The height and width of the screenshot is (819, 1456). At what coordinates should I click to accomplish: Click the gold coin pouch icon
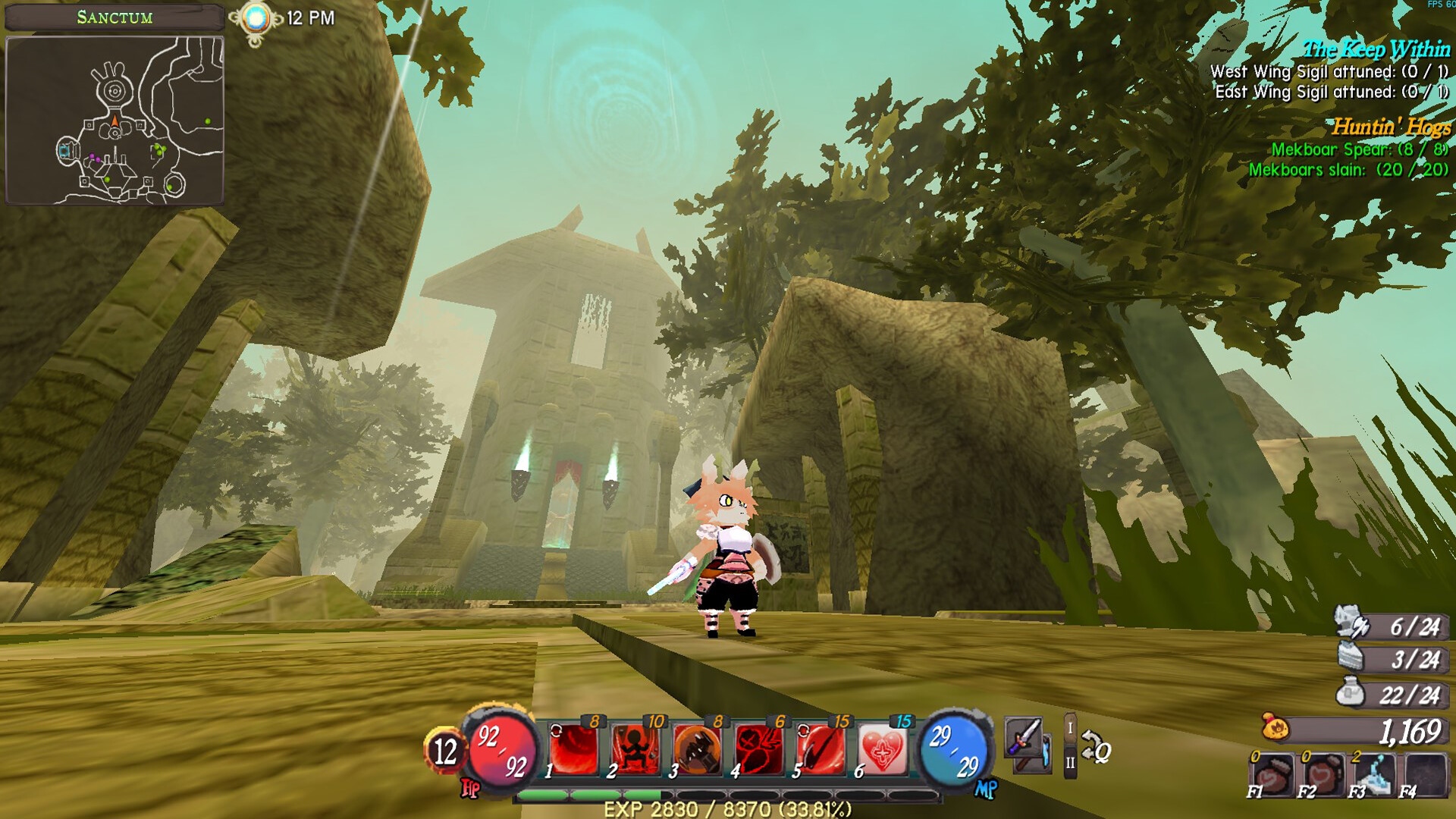1276,727
